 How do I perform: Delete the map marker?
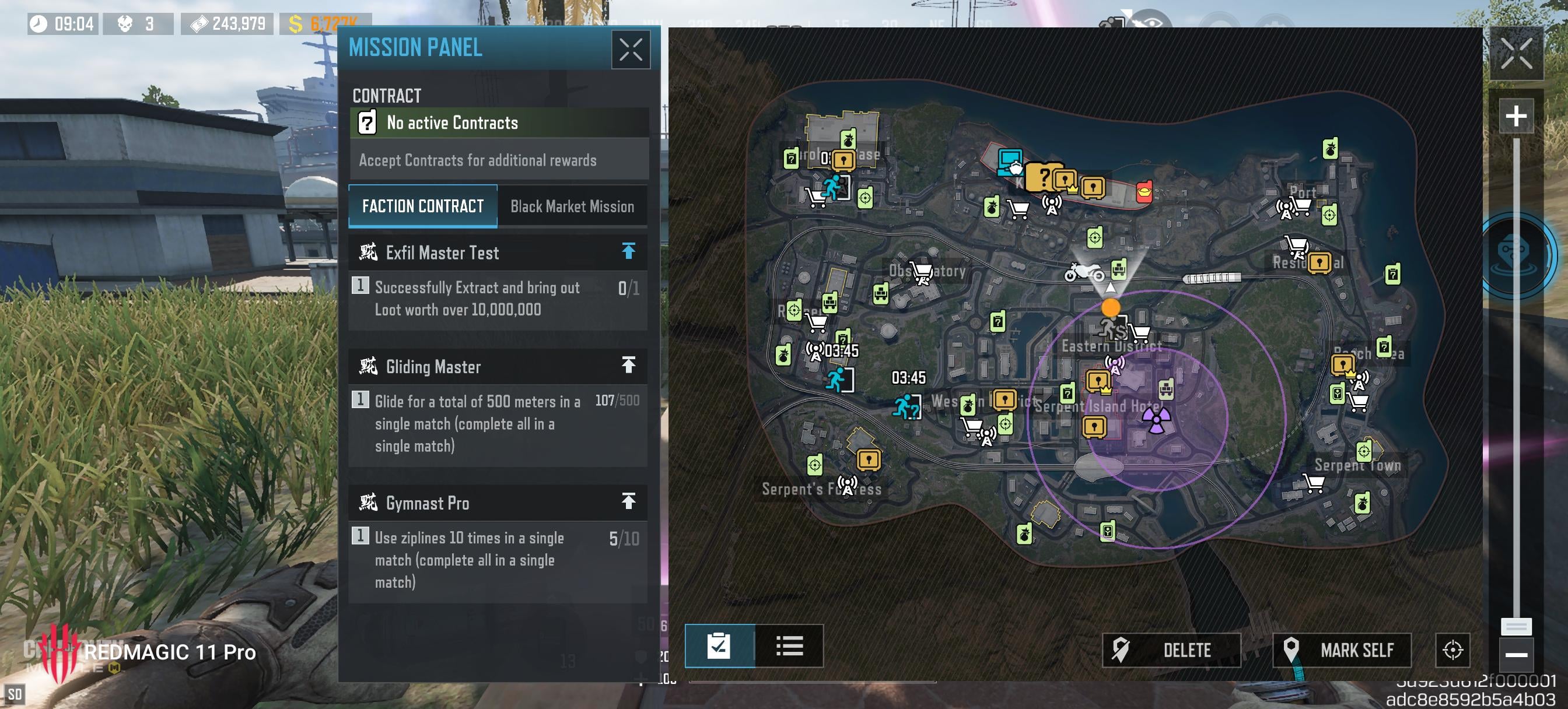tap(1171, 650)
